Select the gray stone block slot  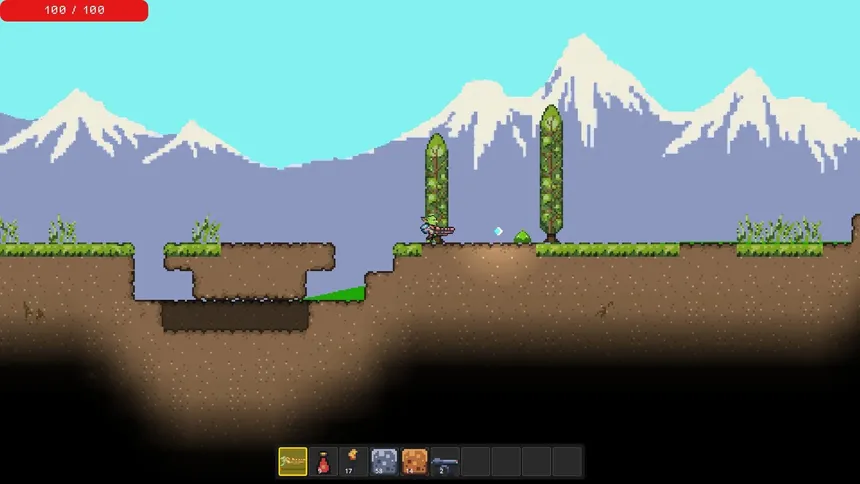tap(384, 461)
